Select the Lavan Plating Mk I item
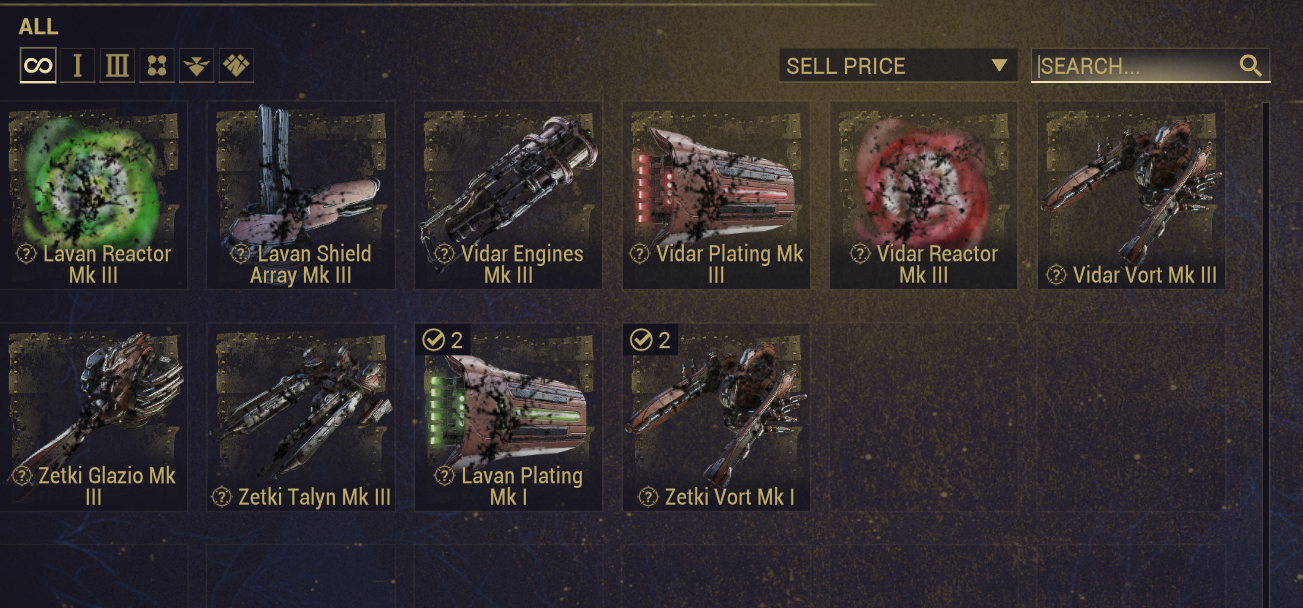This screenshot has height=608, width=1303. [x=508, y=417]
